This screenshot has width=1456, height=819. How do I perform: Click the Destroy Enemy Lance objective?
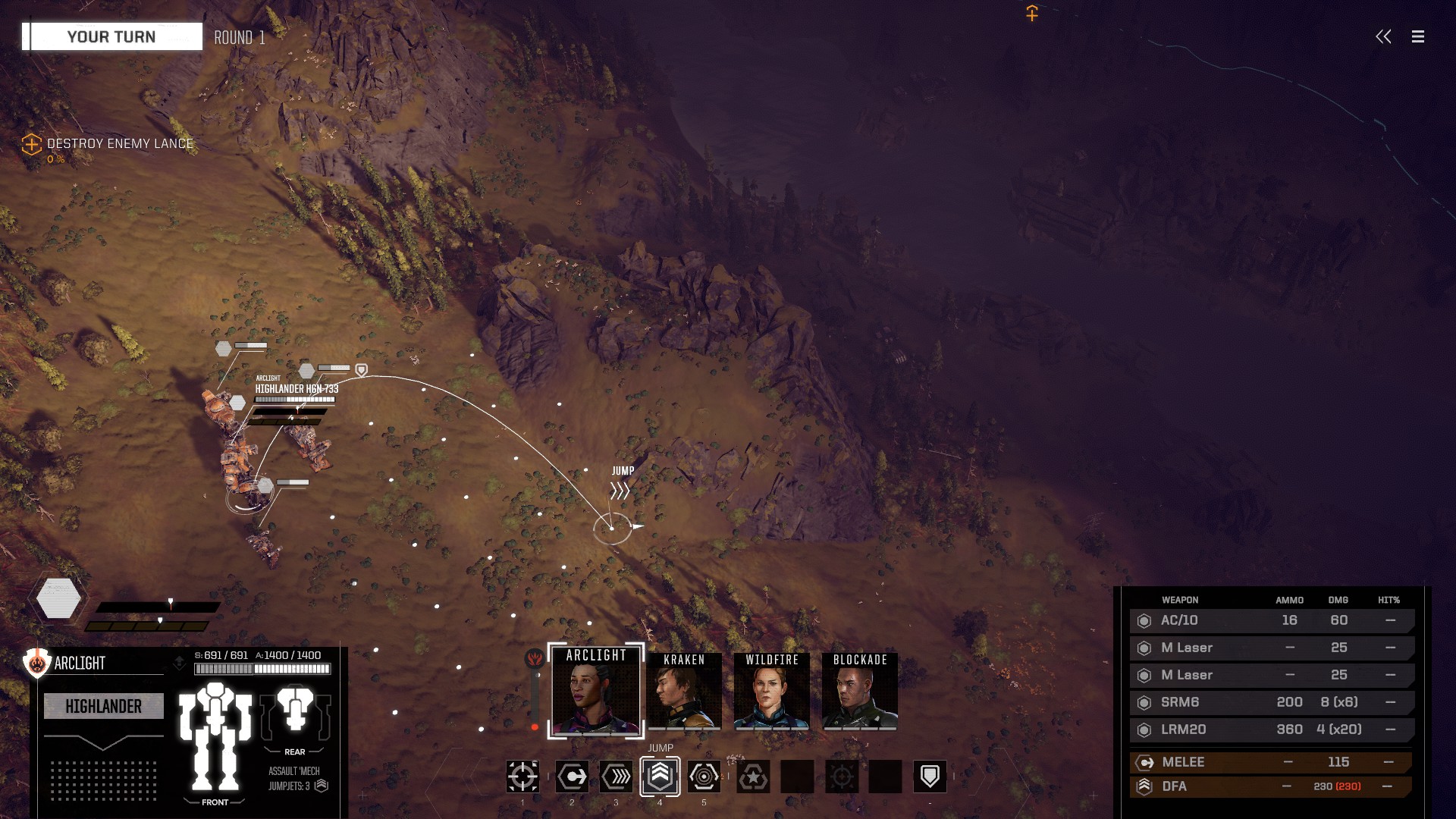pyautogui.click(x=119, y=144)
